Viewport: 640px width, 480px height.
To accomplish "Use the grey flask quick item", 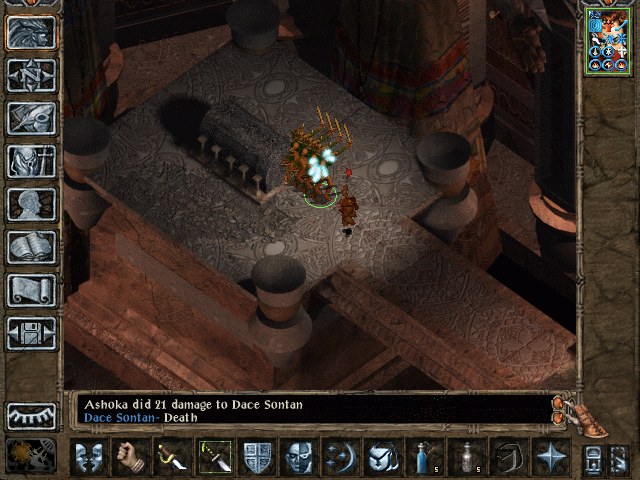I will (x=466, y=457).
